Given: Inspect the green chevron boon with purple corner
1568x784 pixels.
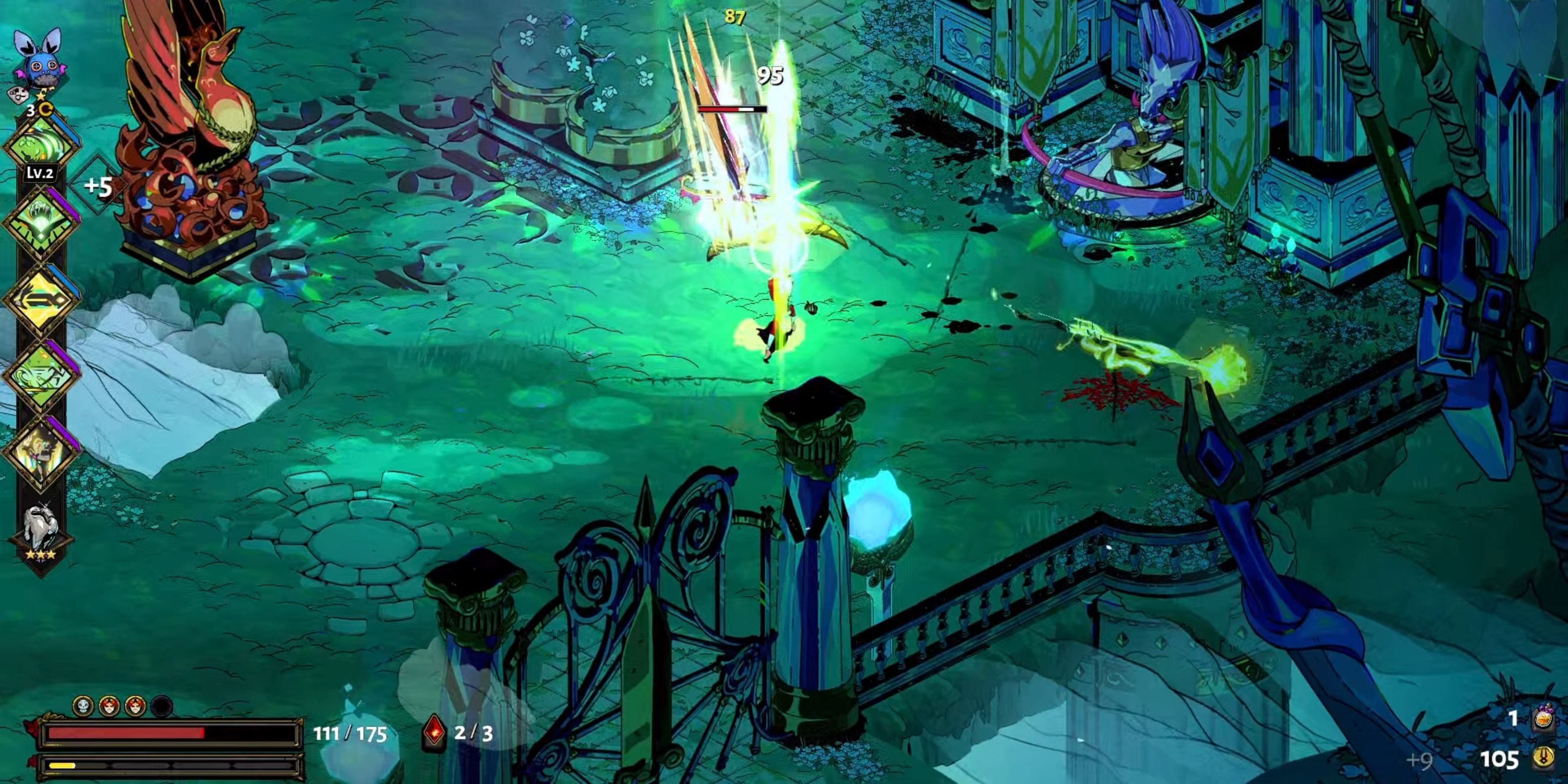Looking at the screenshot, I should click(41, 222).
